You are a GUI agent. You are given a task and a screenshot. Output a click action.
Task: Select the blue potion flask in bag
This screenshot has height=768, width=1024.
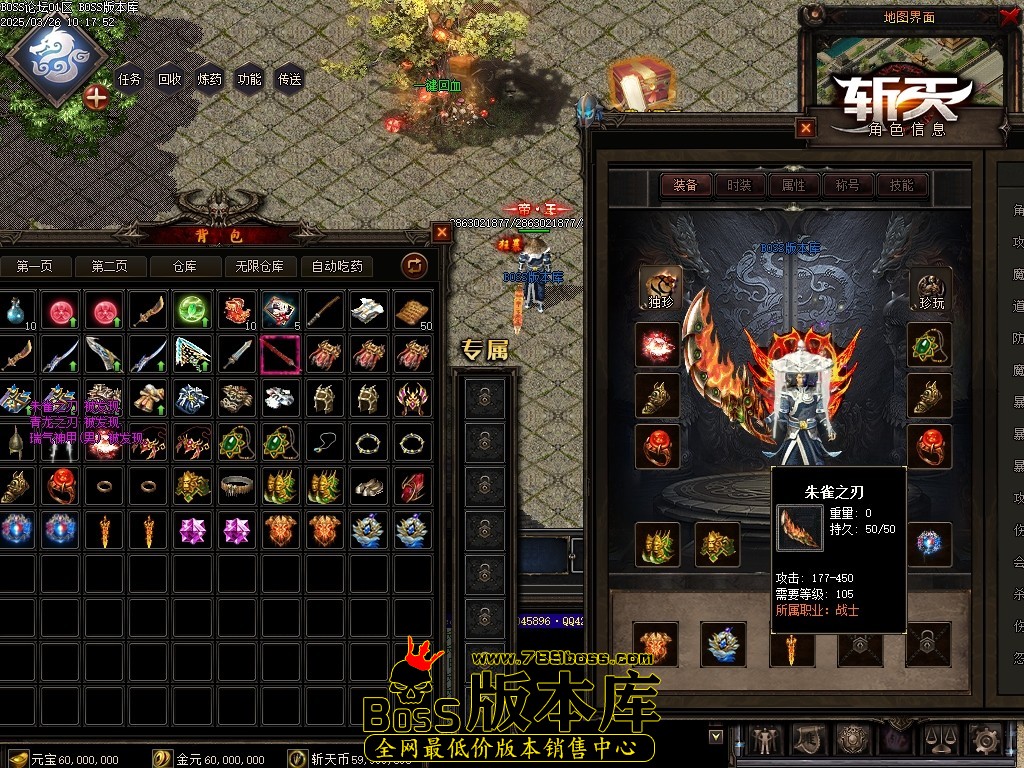(16, 312)
